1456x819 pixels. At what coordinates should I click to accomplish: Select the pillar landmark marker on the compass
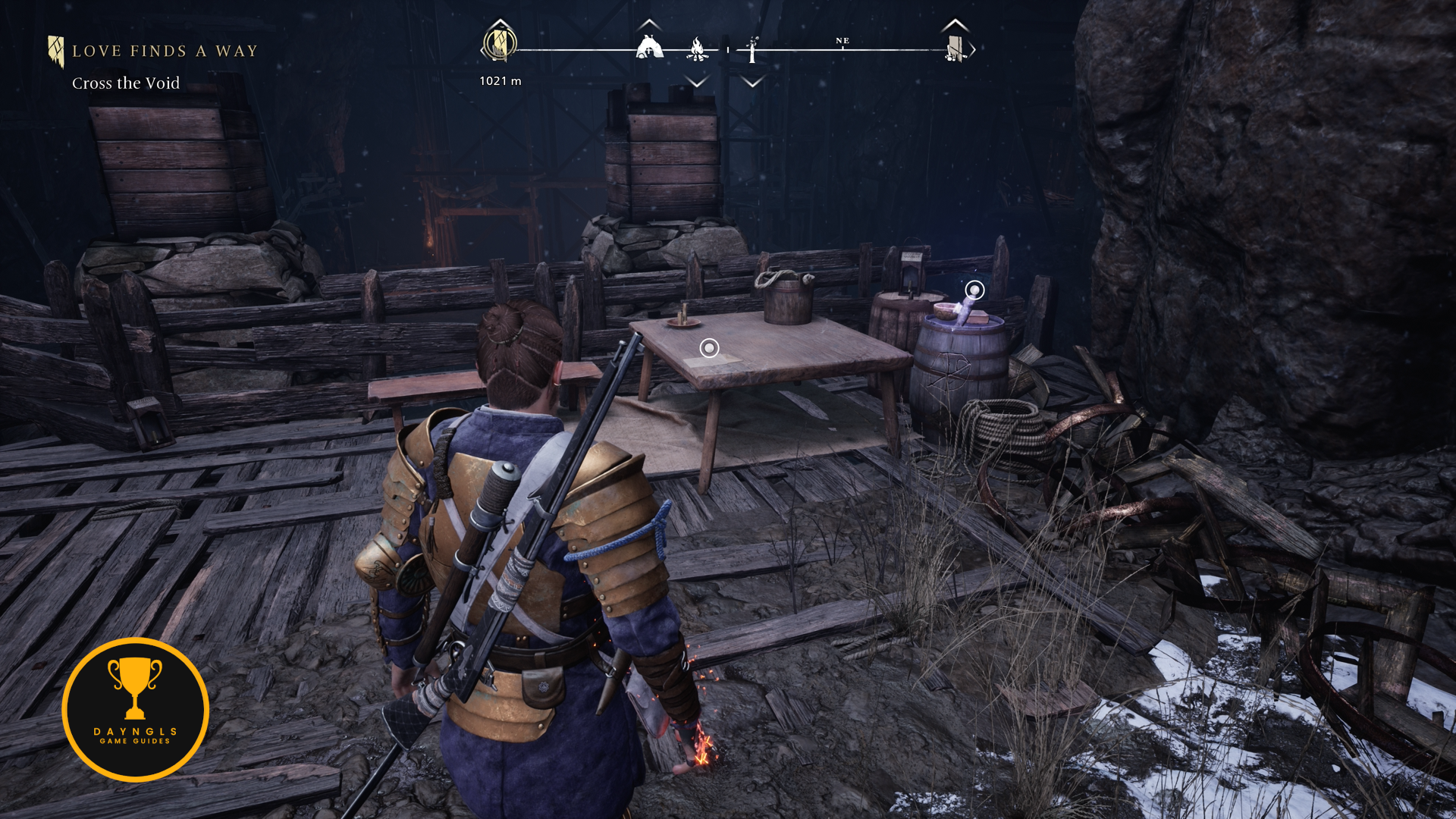click(752, 50)
